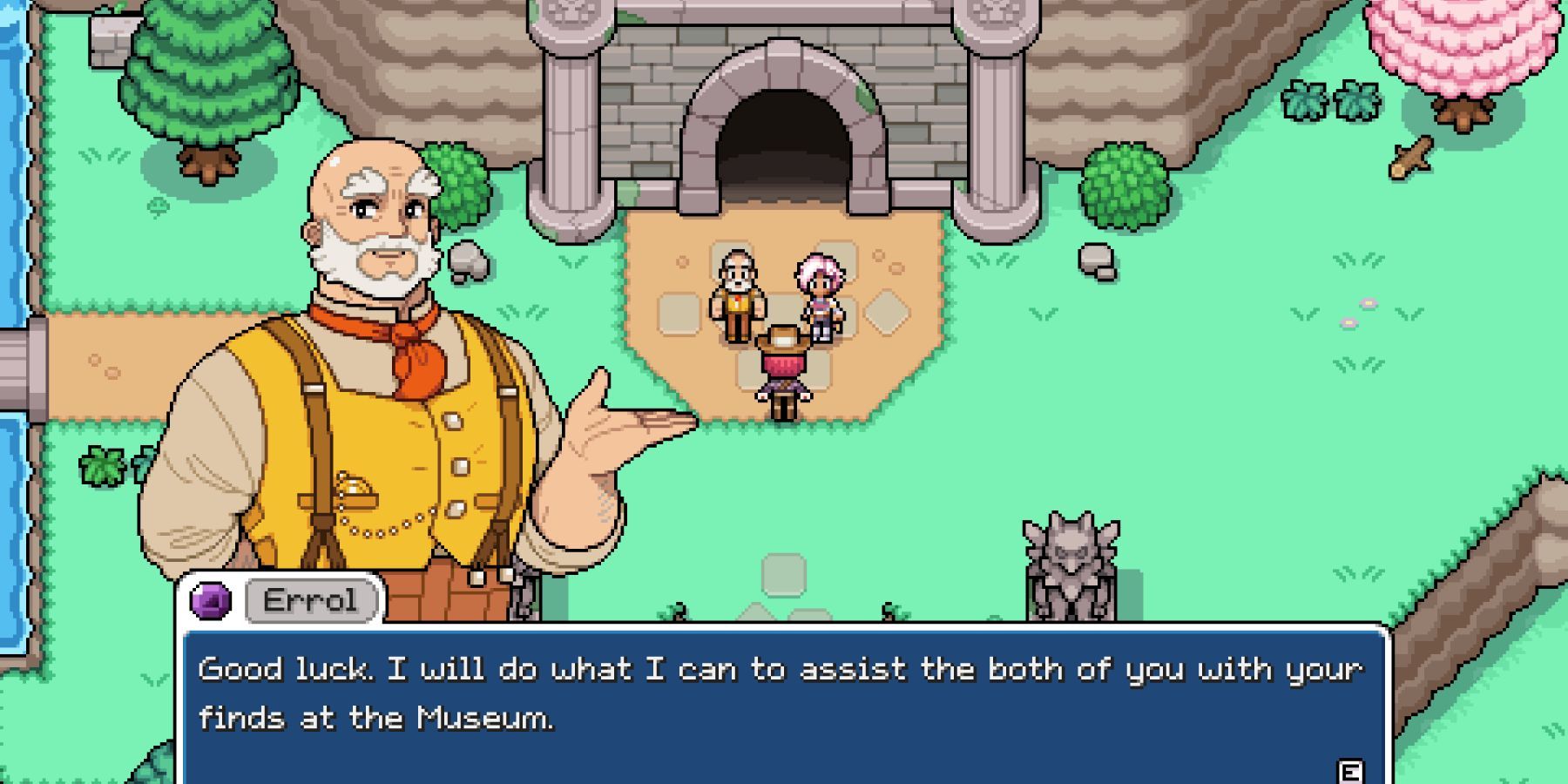Click the purple gem icon beside Errol's nameplate

click(x=212, y=598)
